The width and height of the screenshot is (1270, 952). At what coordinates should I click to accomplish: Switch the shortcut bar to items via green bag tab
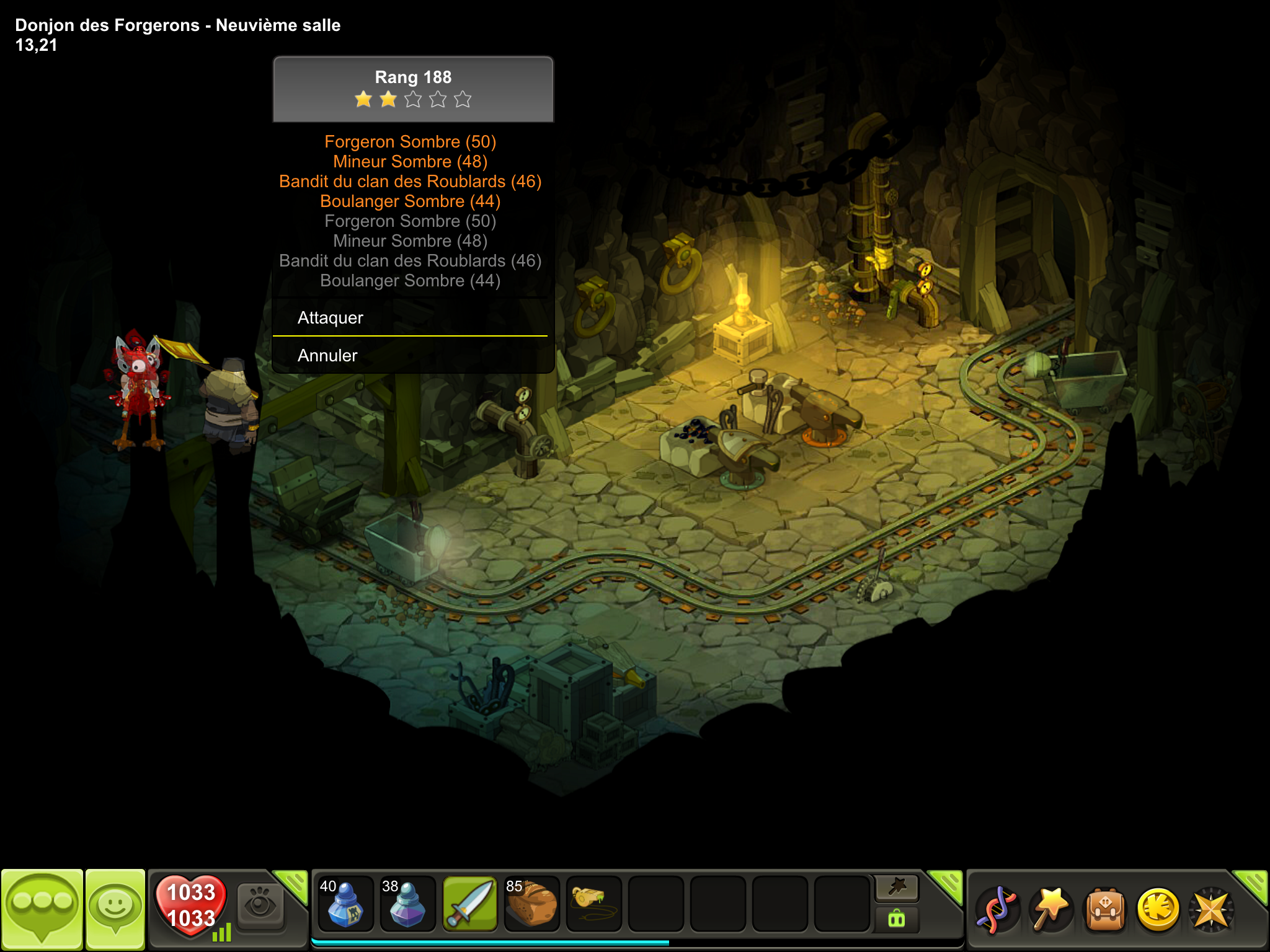tap(897, 919)
